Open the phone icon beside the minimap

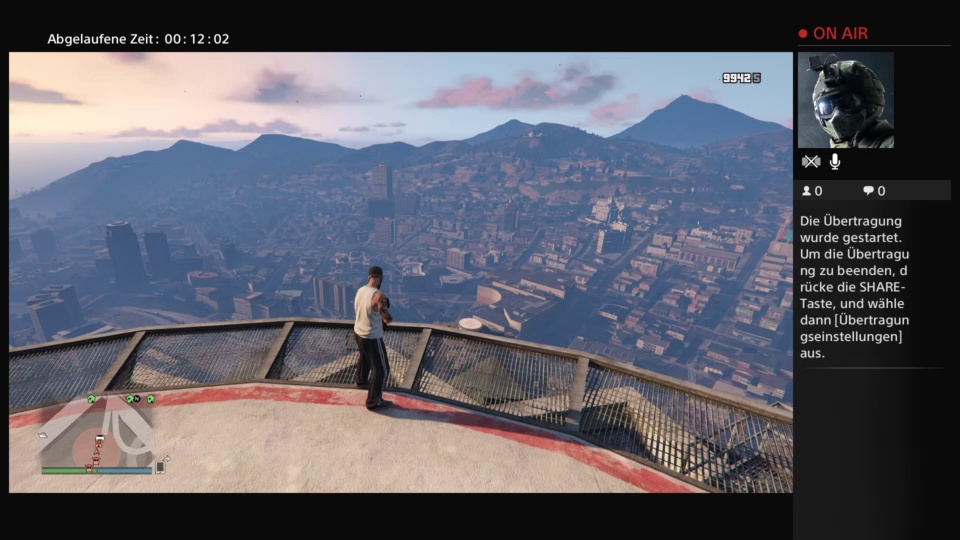click(161, 466)
